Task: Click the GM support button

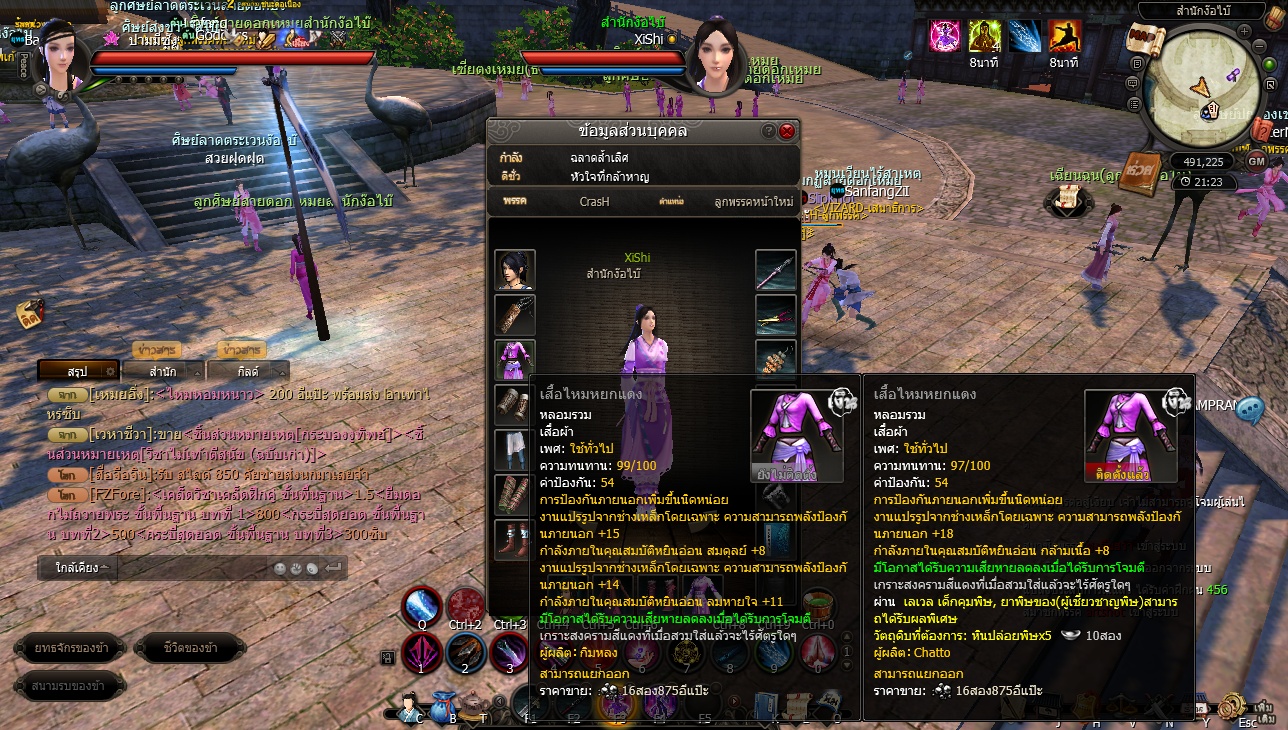Action: [1257, 161]
